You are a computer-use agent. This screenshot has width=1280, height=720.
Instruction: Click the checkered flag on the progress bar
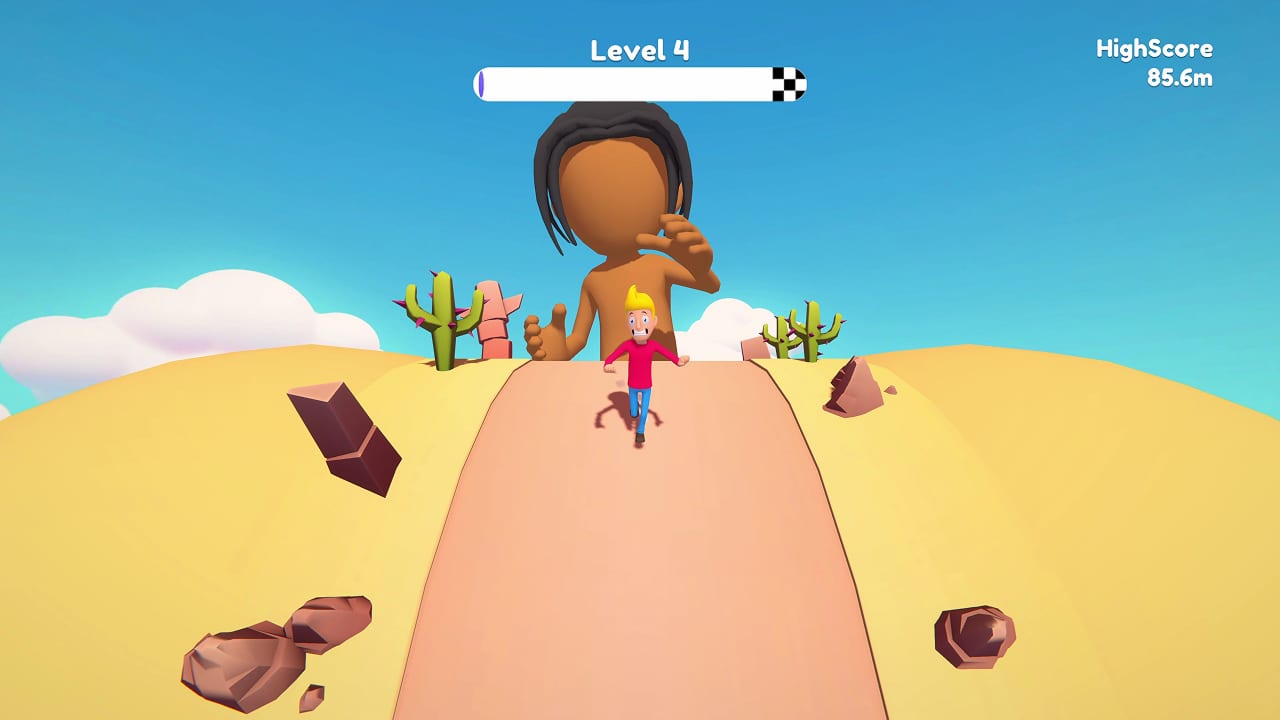(788, 85)
